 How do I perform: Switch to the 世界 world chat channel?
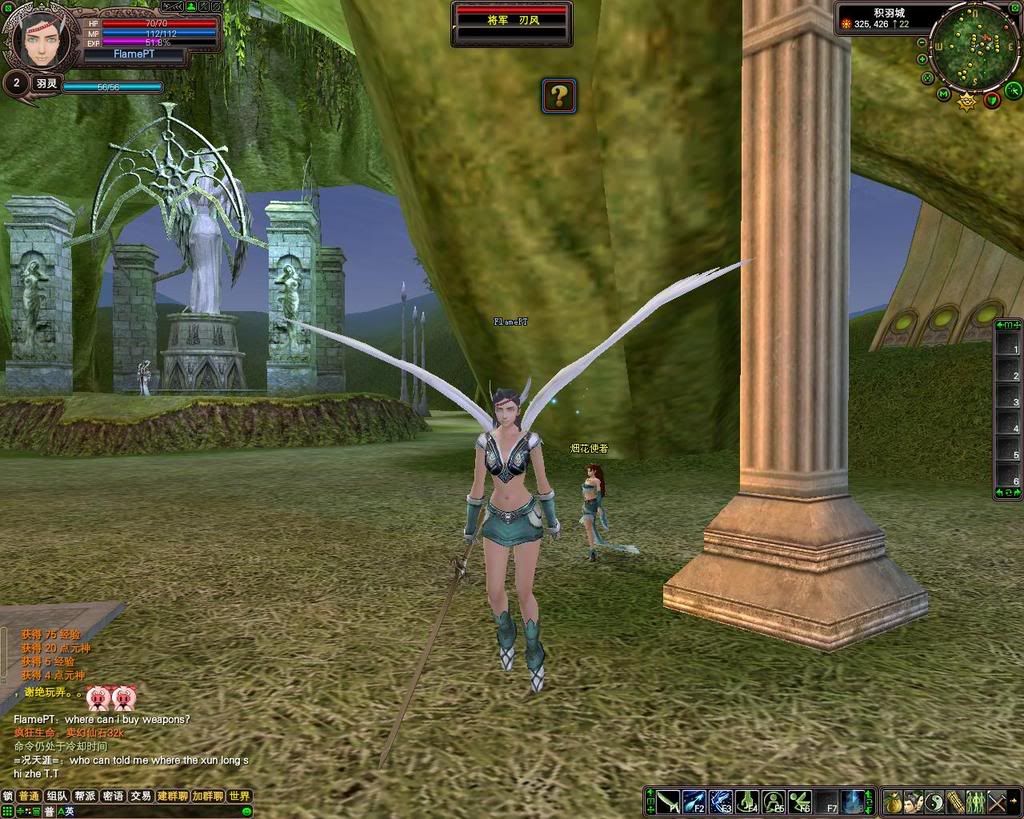[239, 796]
